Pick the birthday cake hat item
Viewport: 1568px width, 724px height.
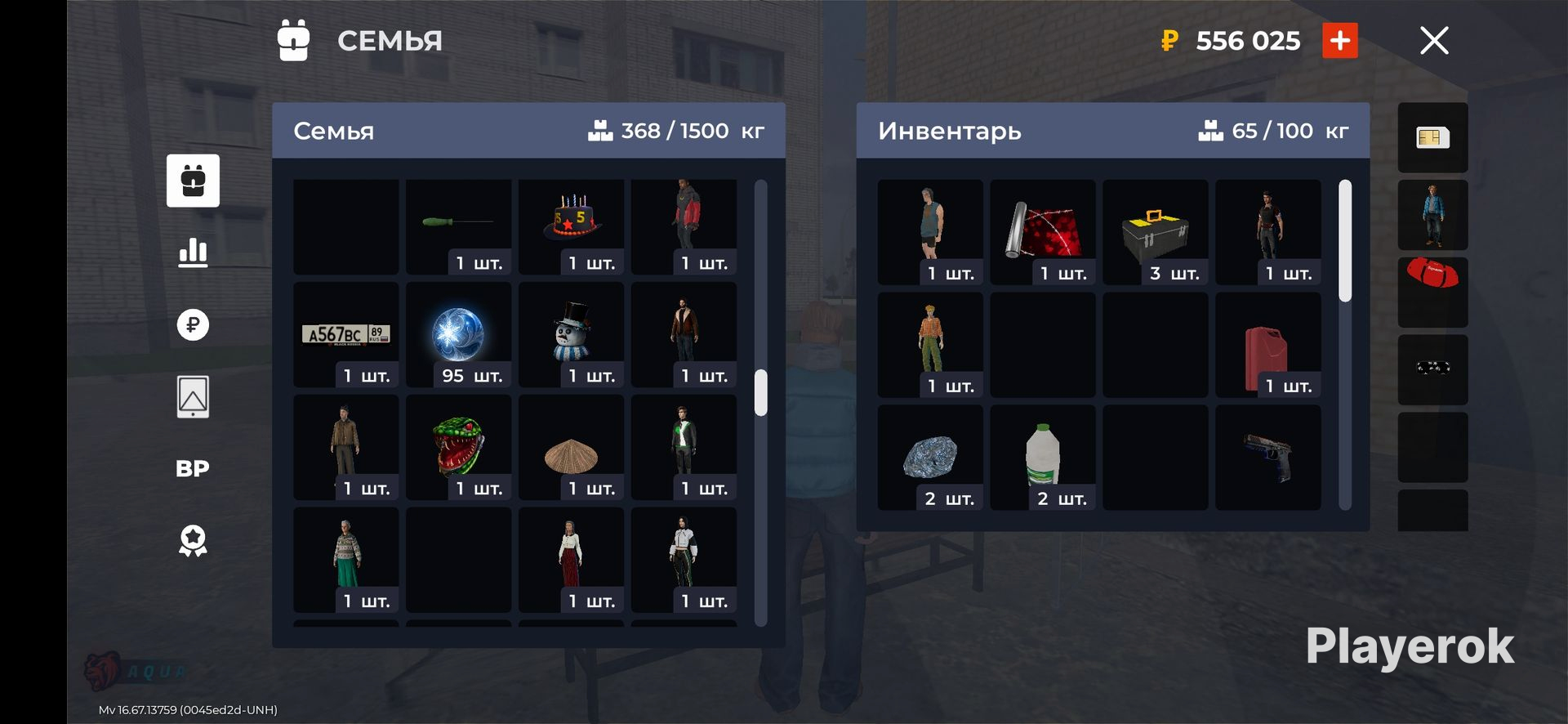click(x=571, y=222)
